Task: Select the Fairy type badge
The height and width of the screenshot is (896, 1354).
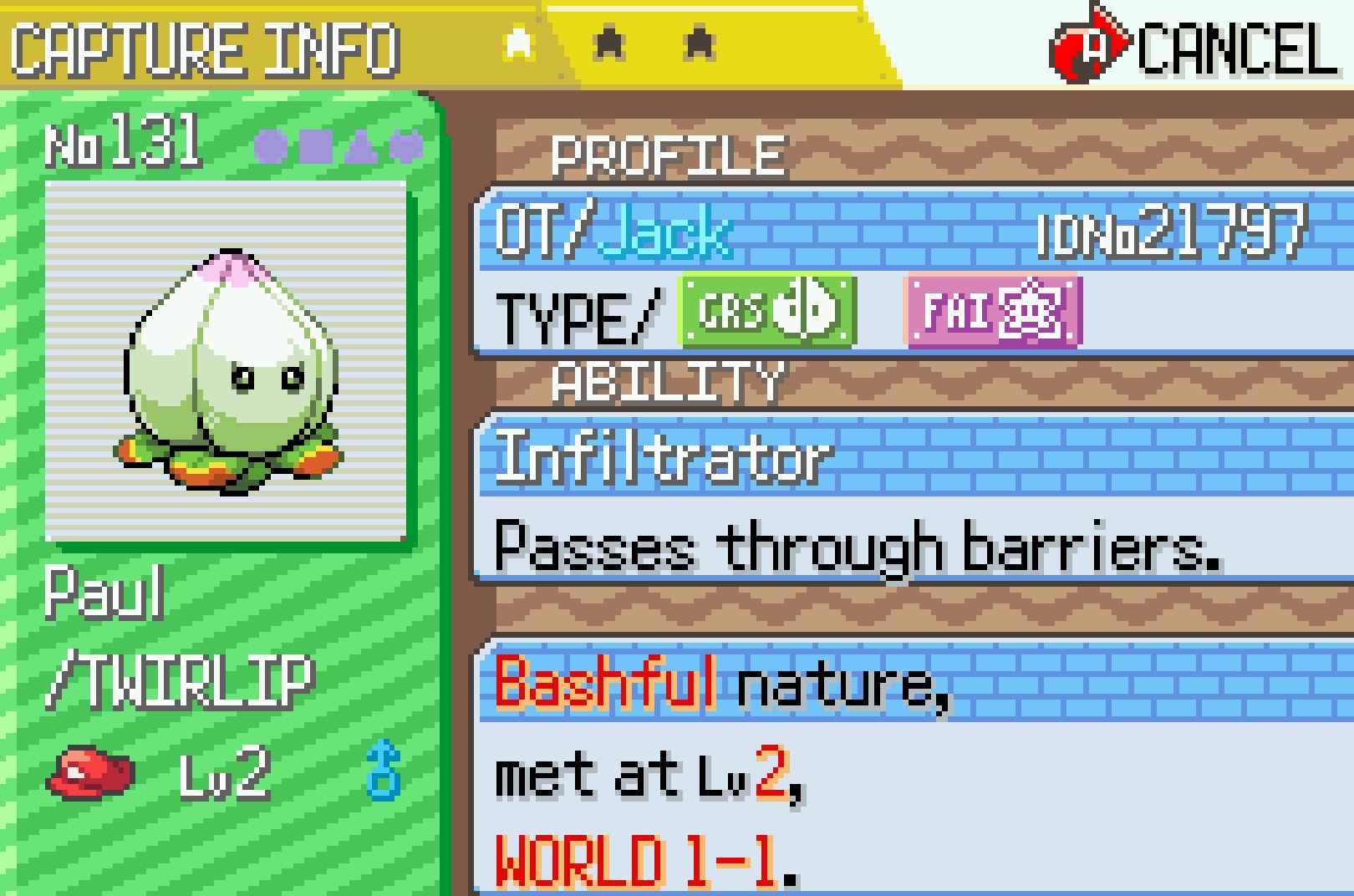Action: pos(994,312)
